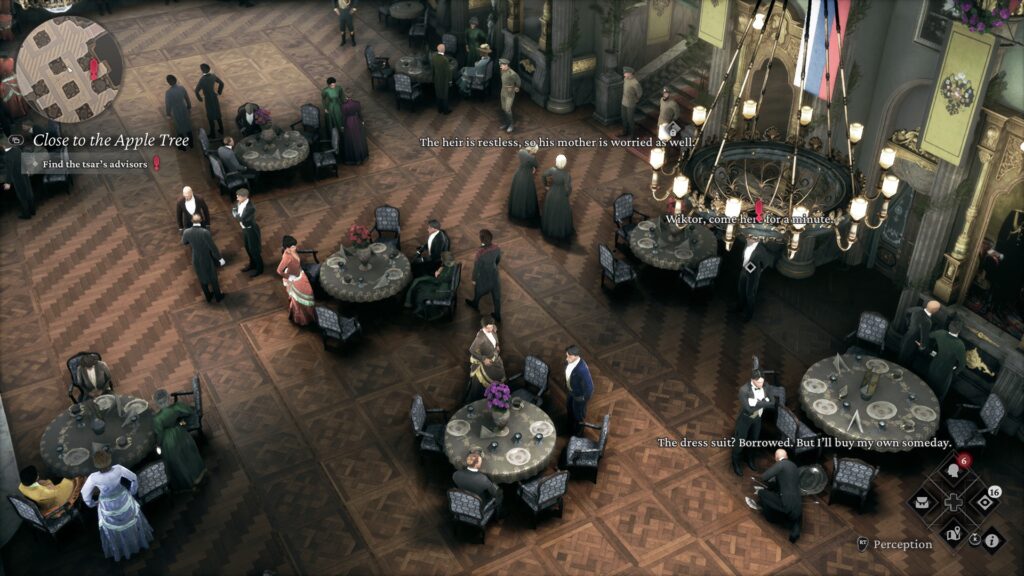Click the round info icon
This screenshot has width=1024, height=576.
(x=992, y=540)
